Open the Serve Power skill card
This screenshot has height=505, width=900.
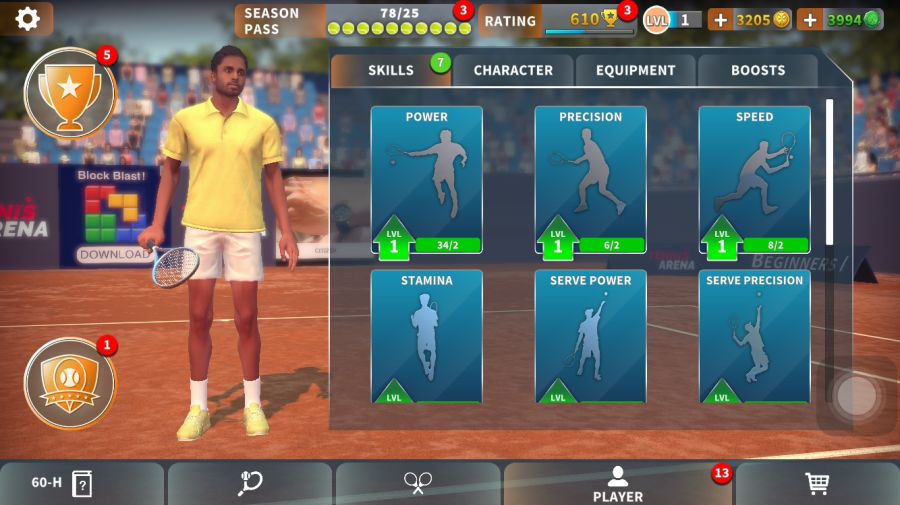(590, 337)
